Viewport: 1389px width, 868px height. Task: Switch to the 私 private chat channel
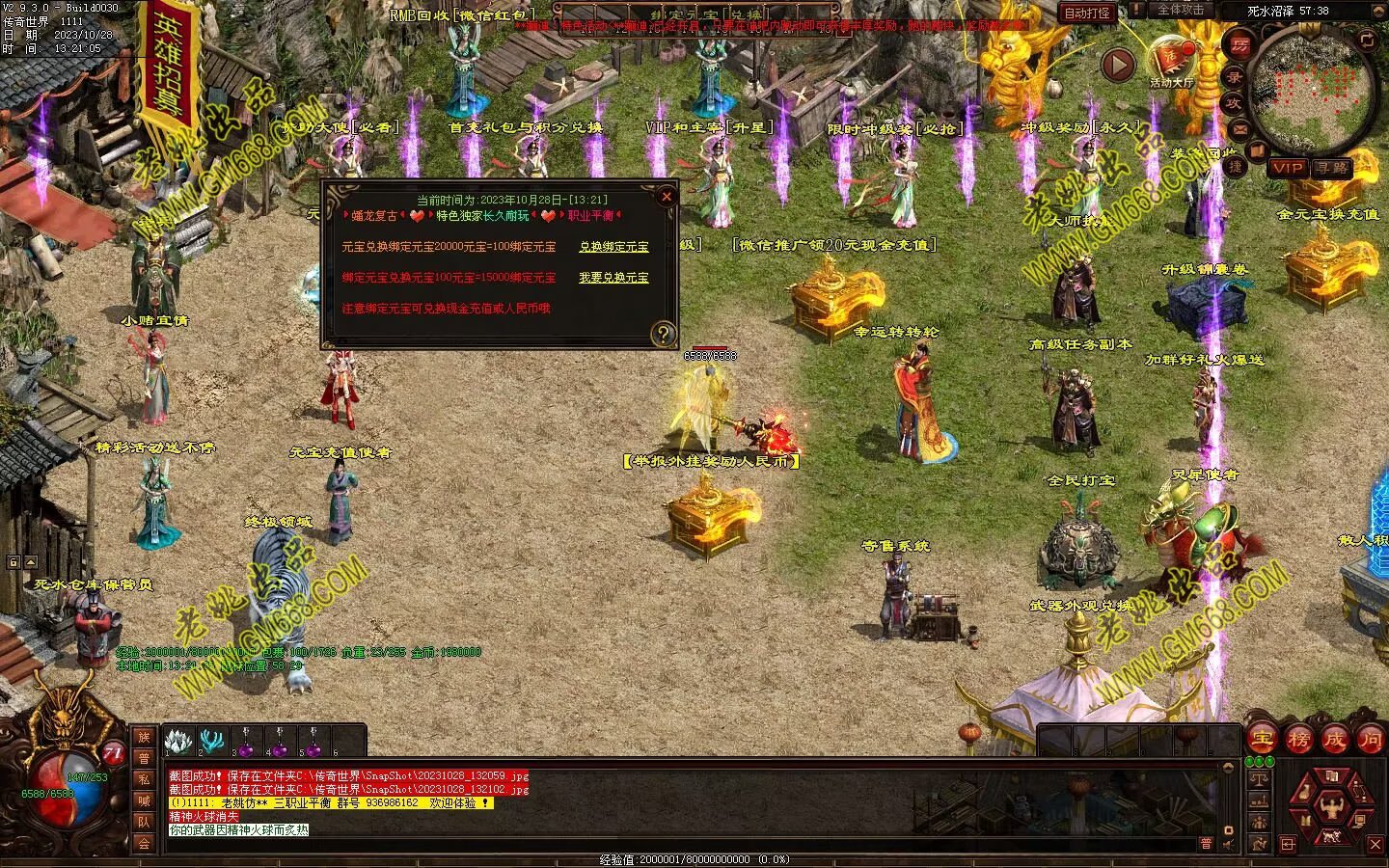coord(144,779)
